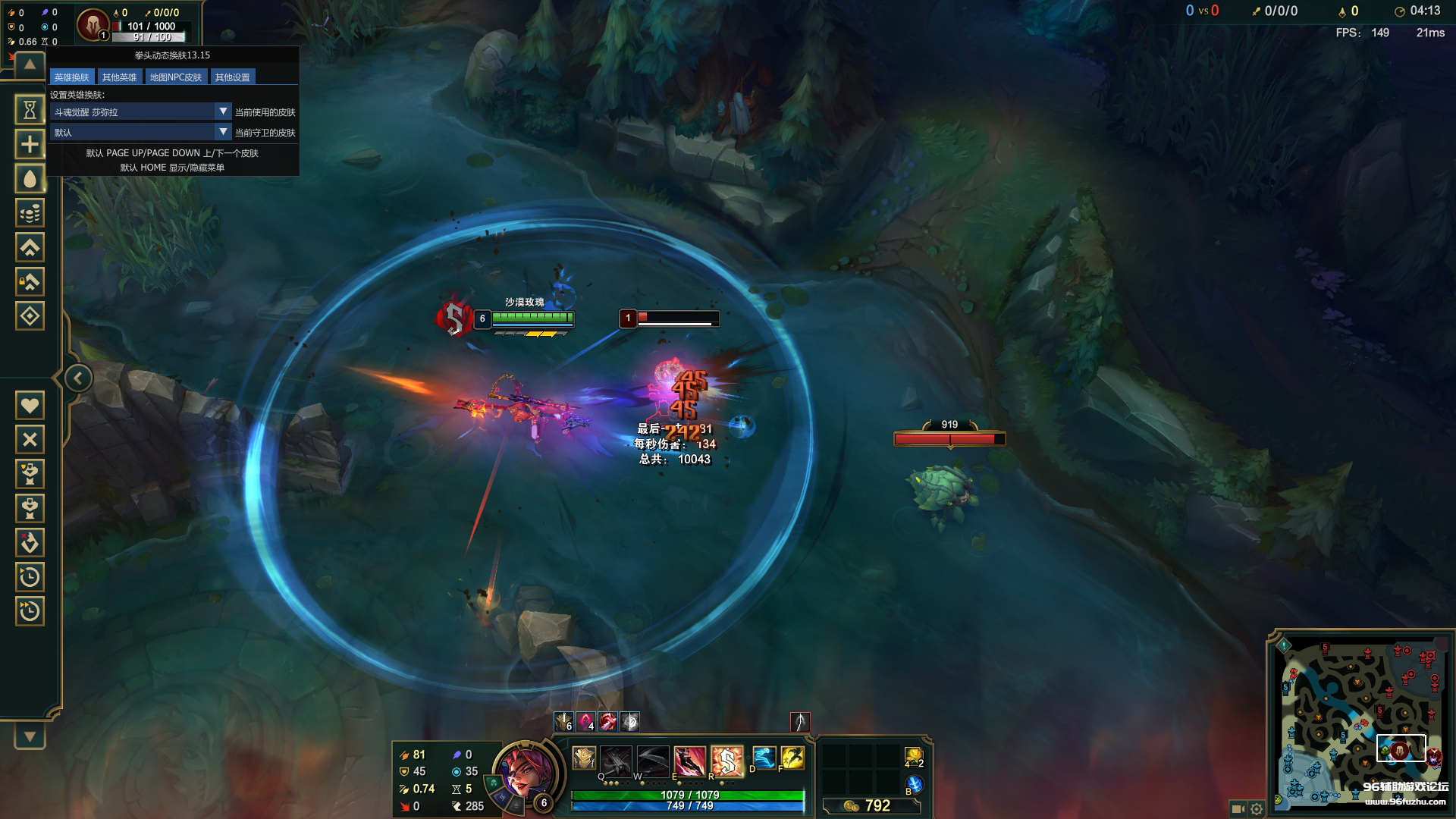
Task: Open settings gear beside the minimap
Action: [1257, 809]
